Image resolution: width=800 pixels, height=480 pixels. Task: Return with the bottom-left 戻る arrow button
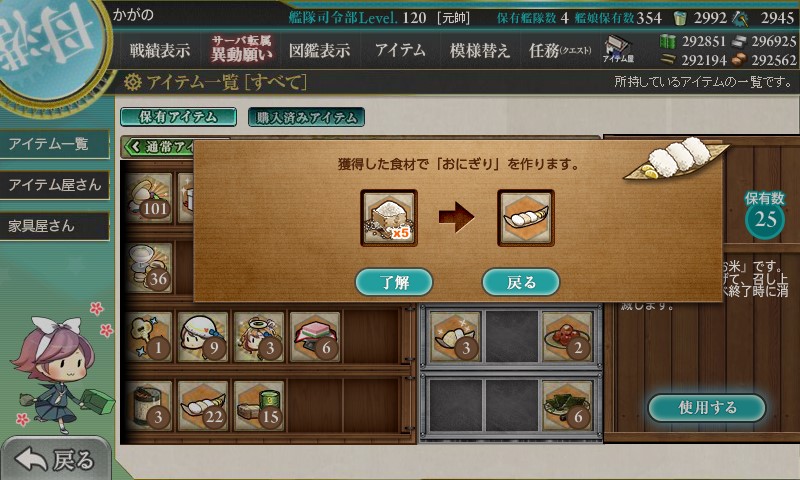coord(58,459)
